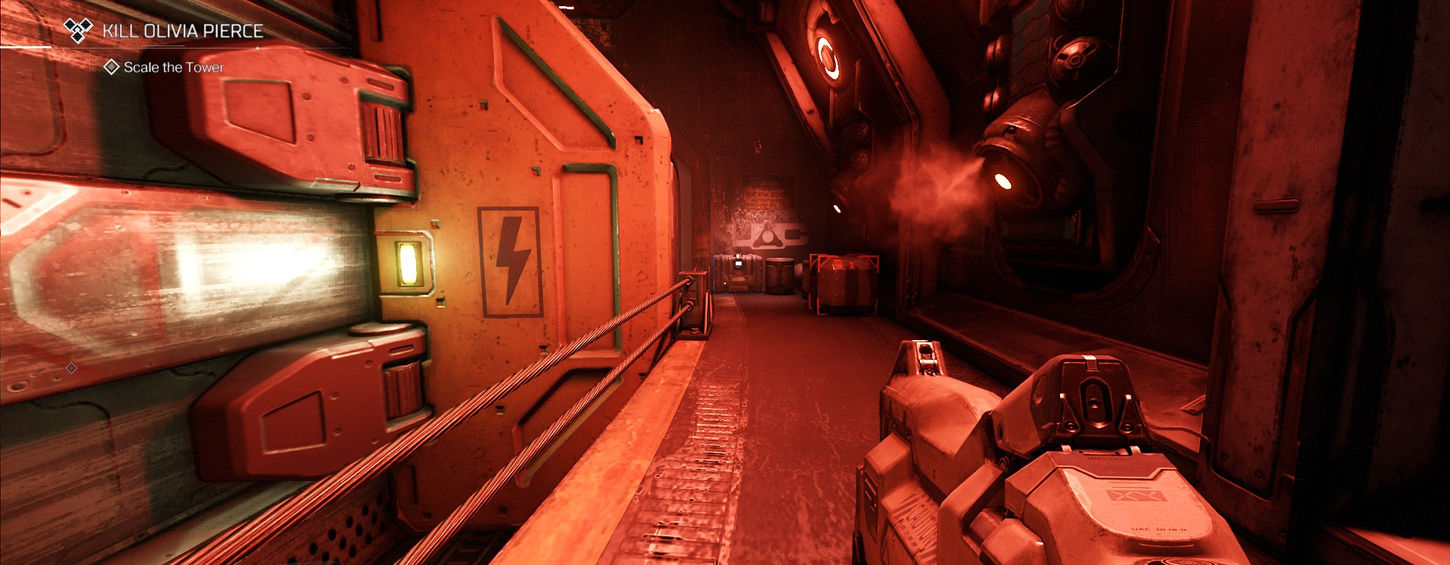Click the Scale the Tower sub-objective

click(173, 67)
